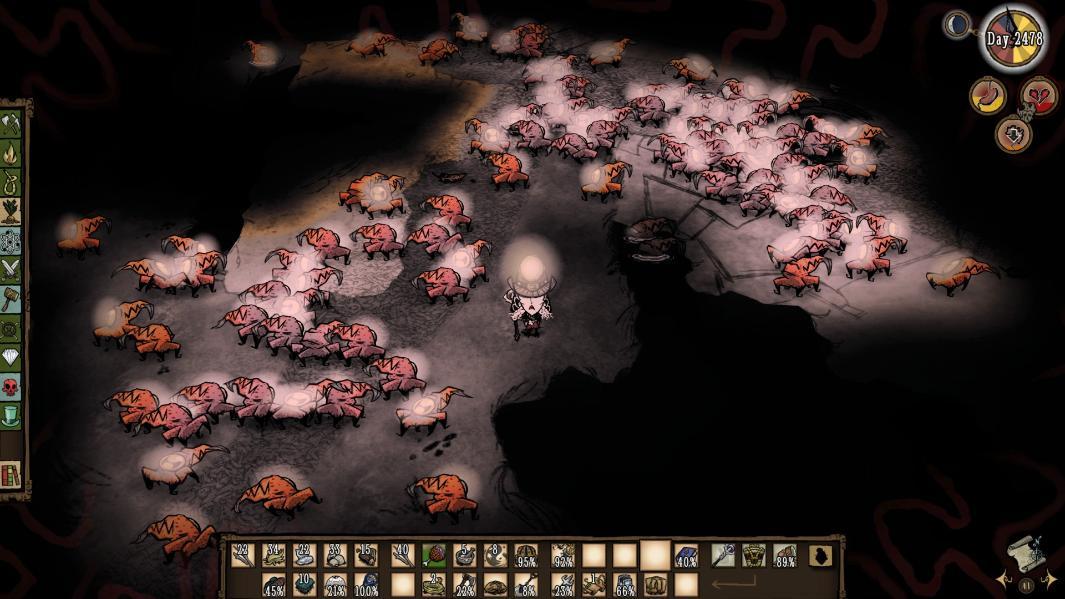
Task: Select the staff item in the inventory bar
Action: [723, 555]
